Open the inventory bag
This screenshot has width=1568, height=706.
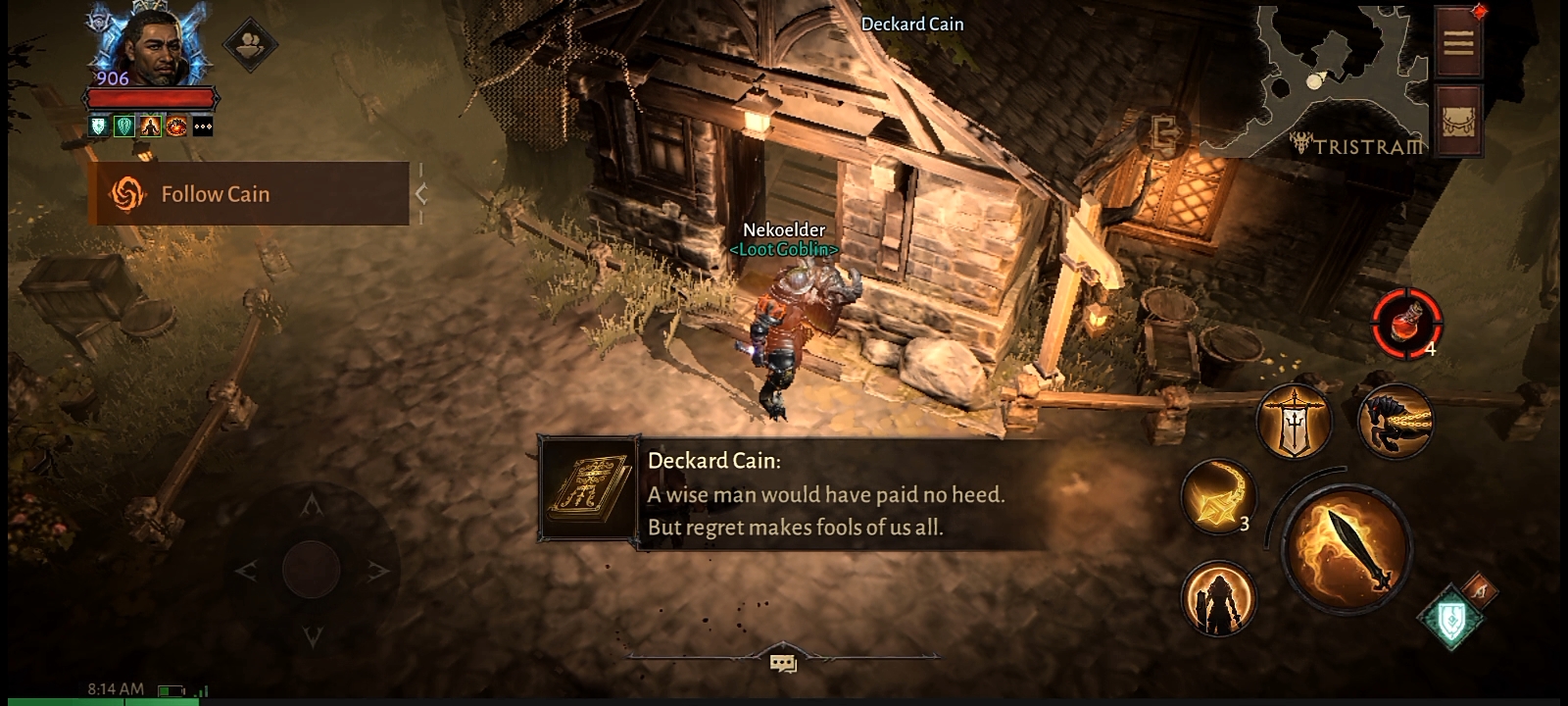tap(1458, 120)
